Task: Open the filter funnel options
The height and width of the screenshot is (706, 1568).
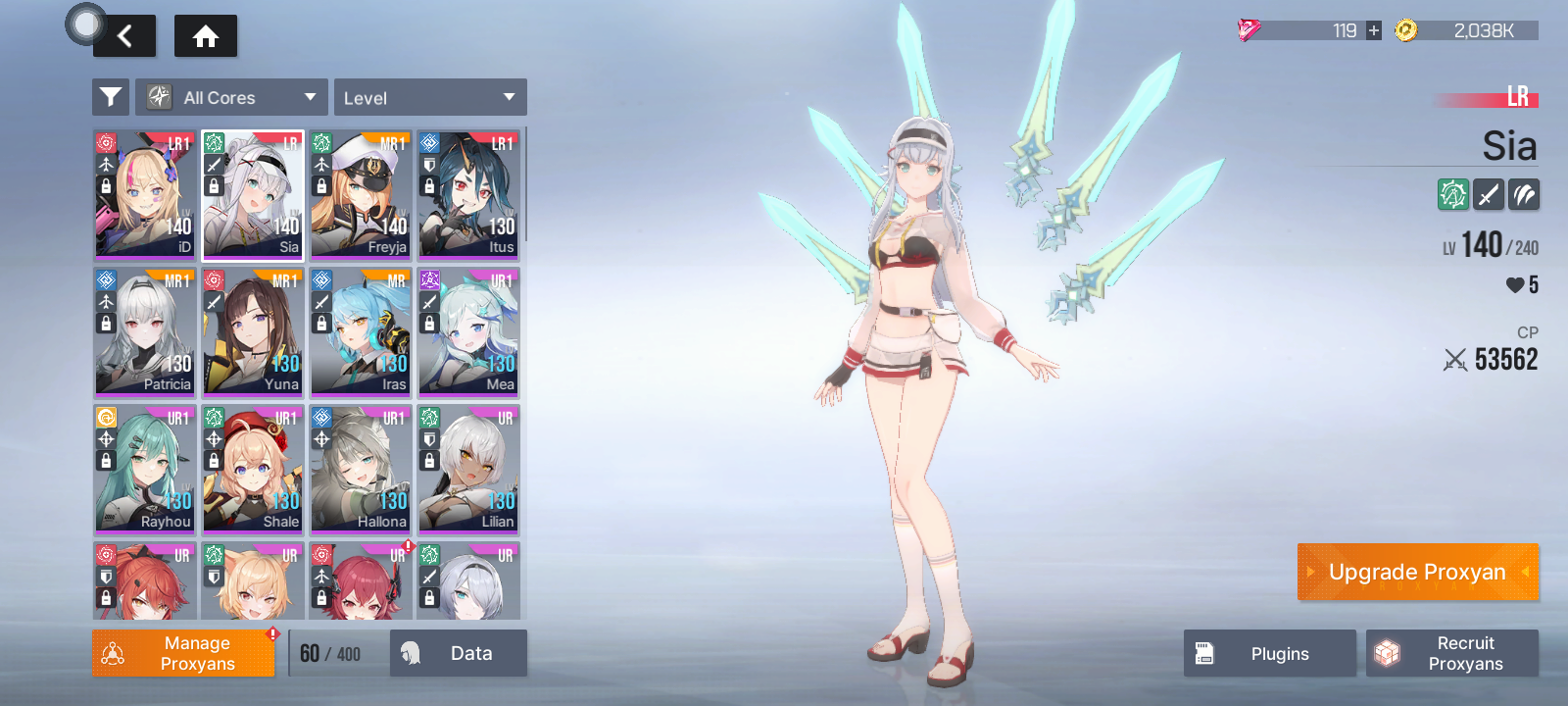Action: (111, 97)
